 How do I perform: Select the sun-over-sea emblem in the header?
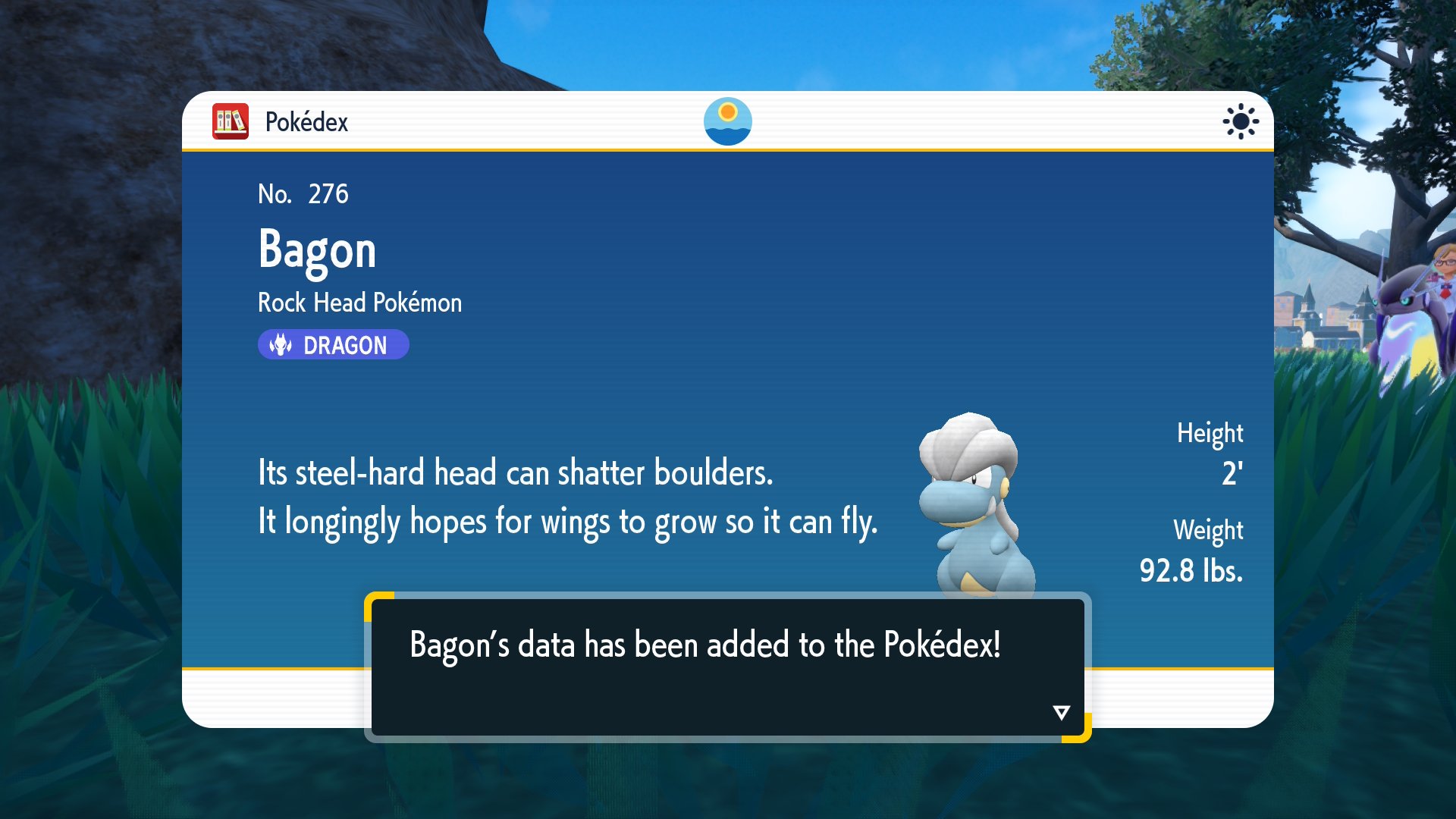[x=727, y=121]
